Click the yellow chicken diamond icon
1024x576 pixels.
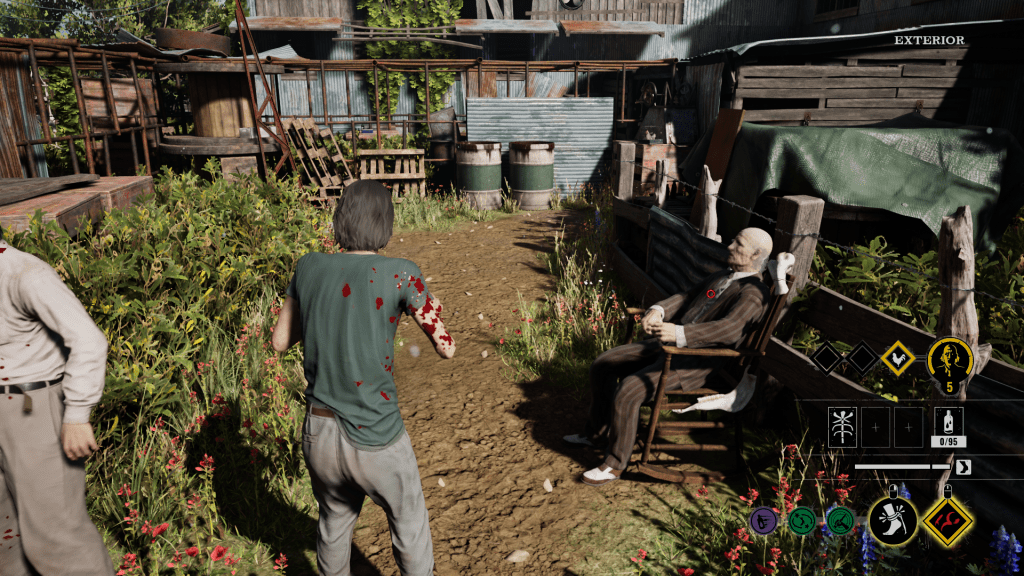(x=897, y=358)
